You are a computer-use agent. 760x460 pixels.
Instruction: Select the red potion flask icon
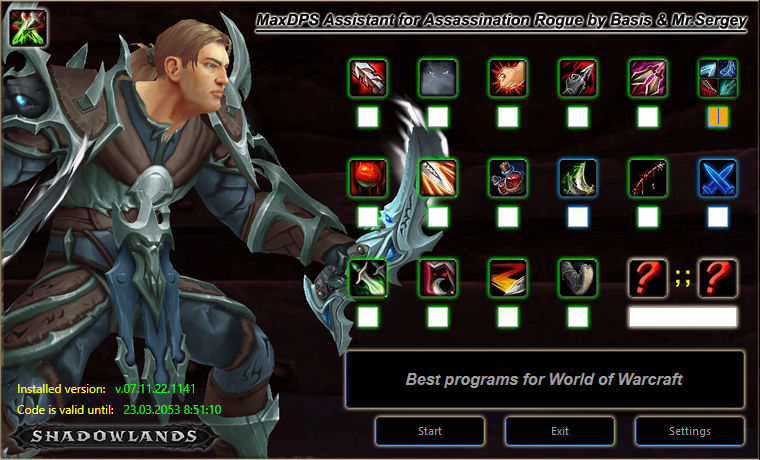point(508,178)
